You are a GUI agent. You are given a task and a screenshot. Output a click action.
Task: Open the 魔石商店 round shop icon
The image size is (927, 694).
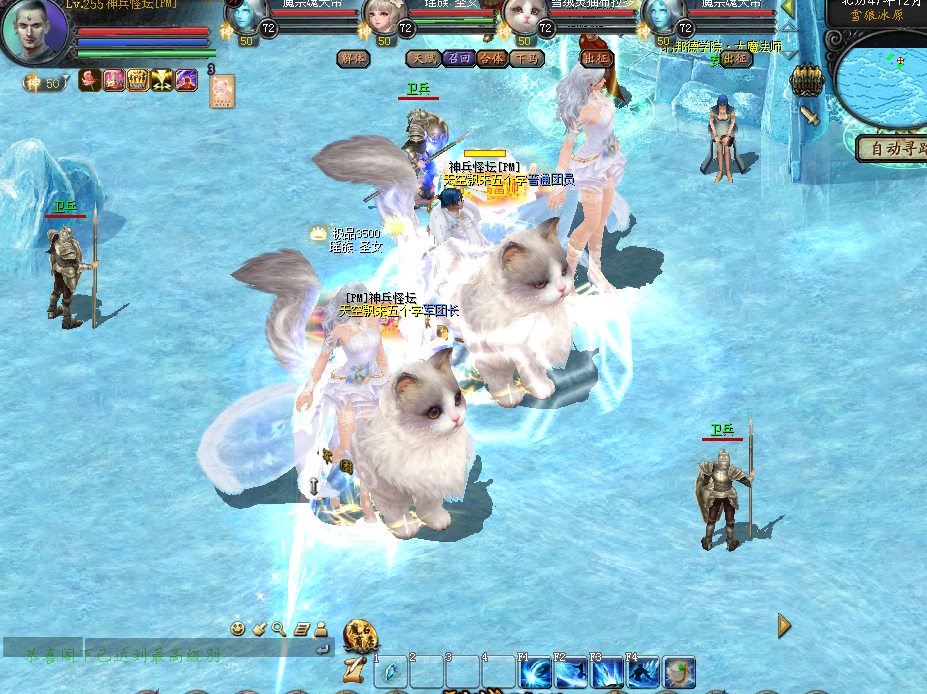(359, 634)
